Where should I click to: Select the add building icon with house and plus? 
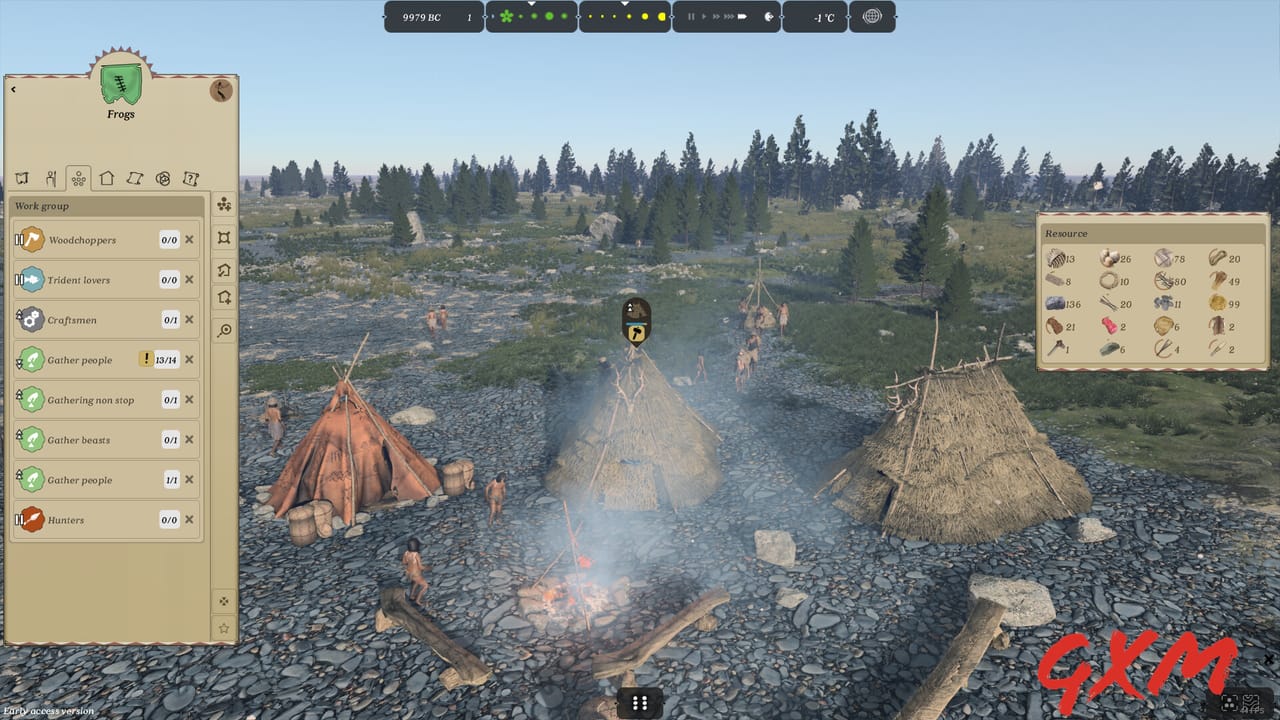[223, 296]
